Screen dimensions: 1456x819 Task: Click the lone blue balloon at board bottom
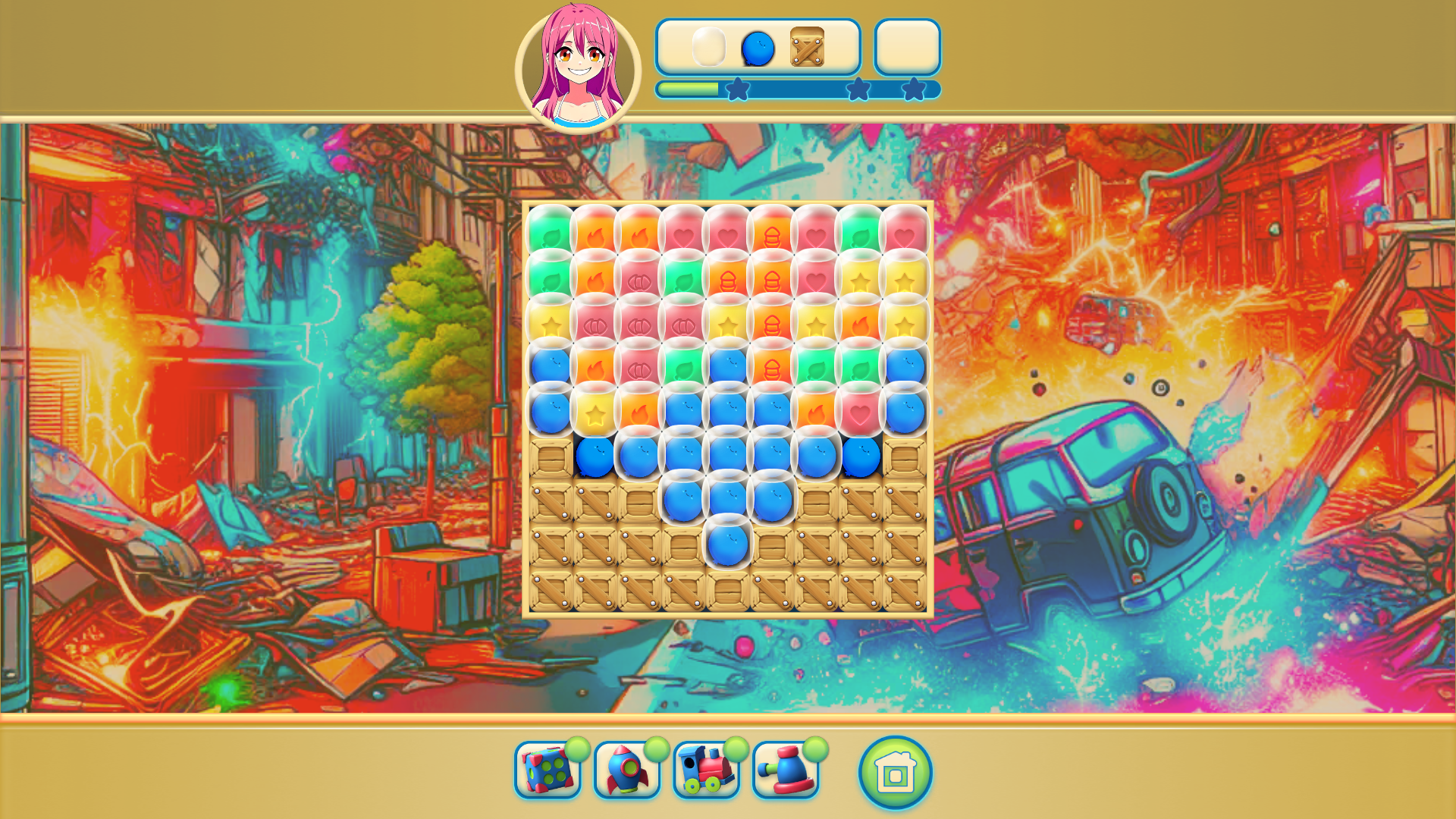[x=728, y=541]
